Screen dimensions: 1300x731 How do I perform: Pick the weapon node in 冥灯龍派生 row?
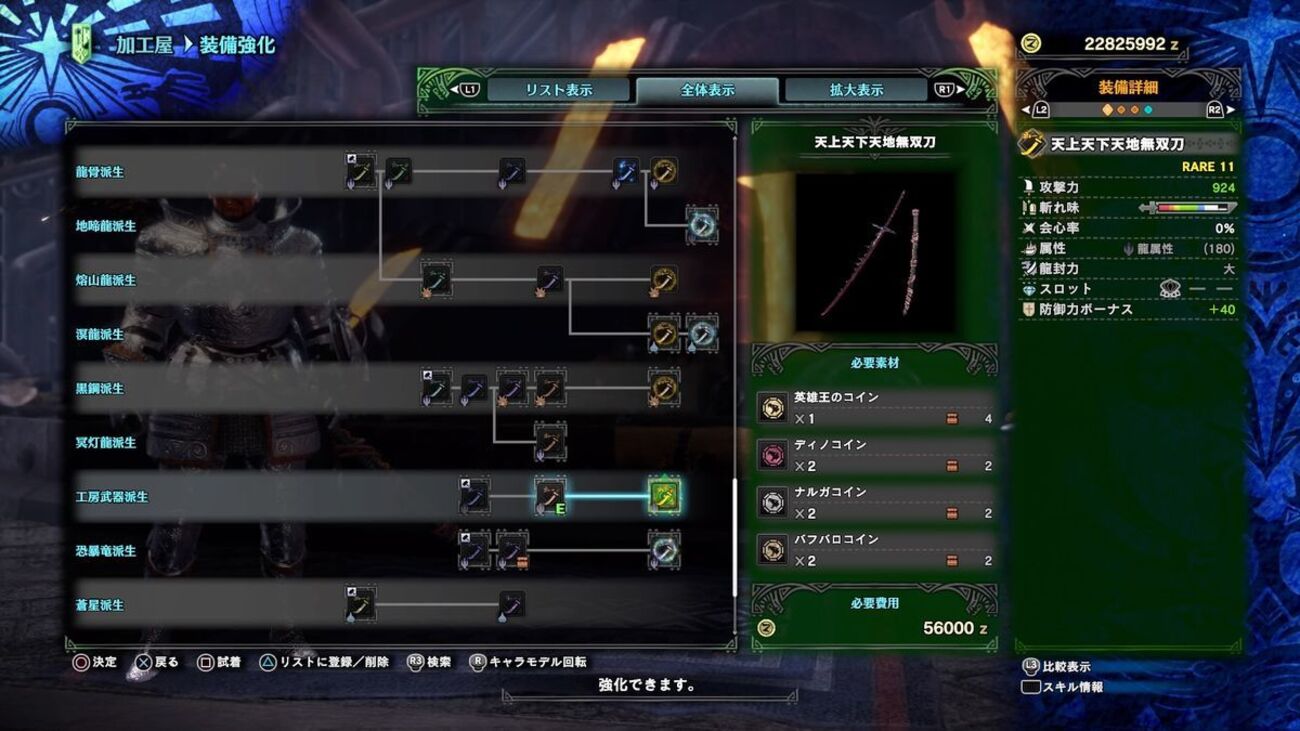(550, 441)
